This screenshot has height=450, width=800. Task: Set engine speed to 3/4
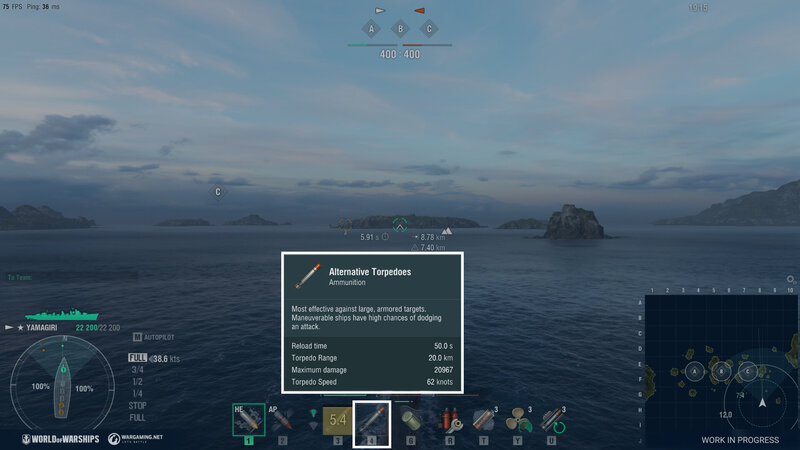point(137,369)
